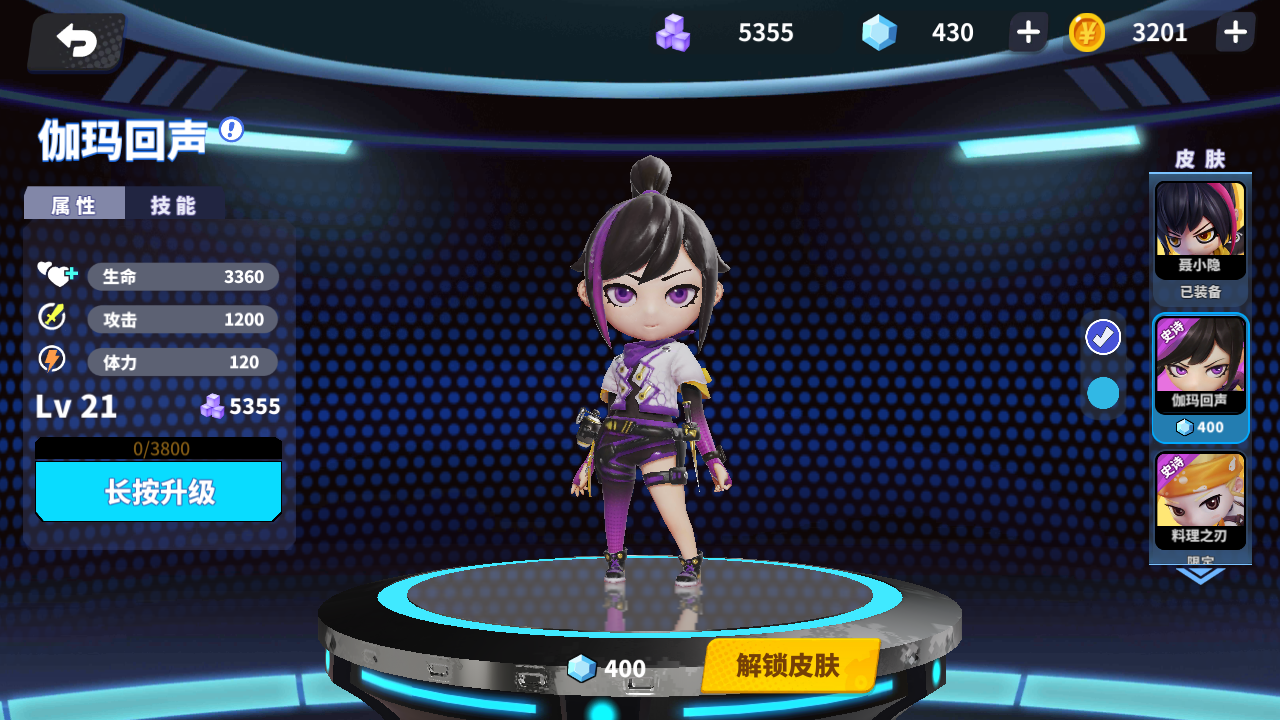Screen dimensions: 1280x720
Task: Switch to the 技能 tab
Action: point(175,203)
